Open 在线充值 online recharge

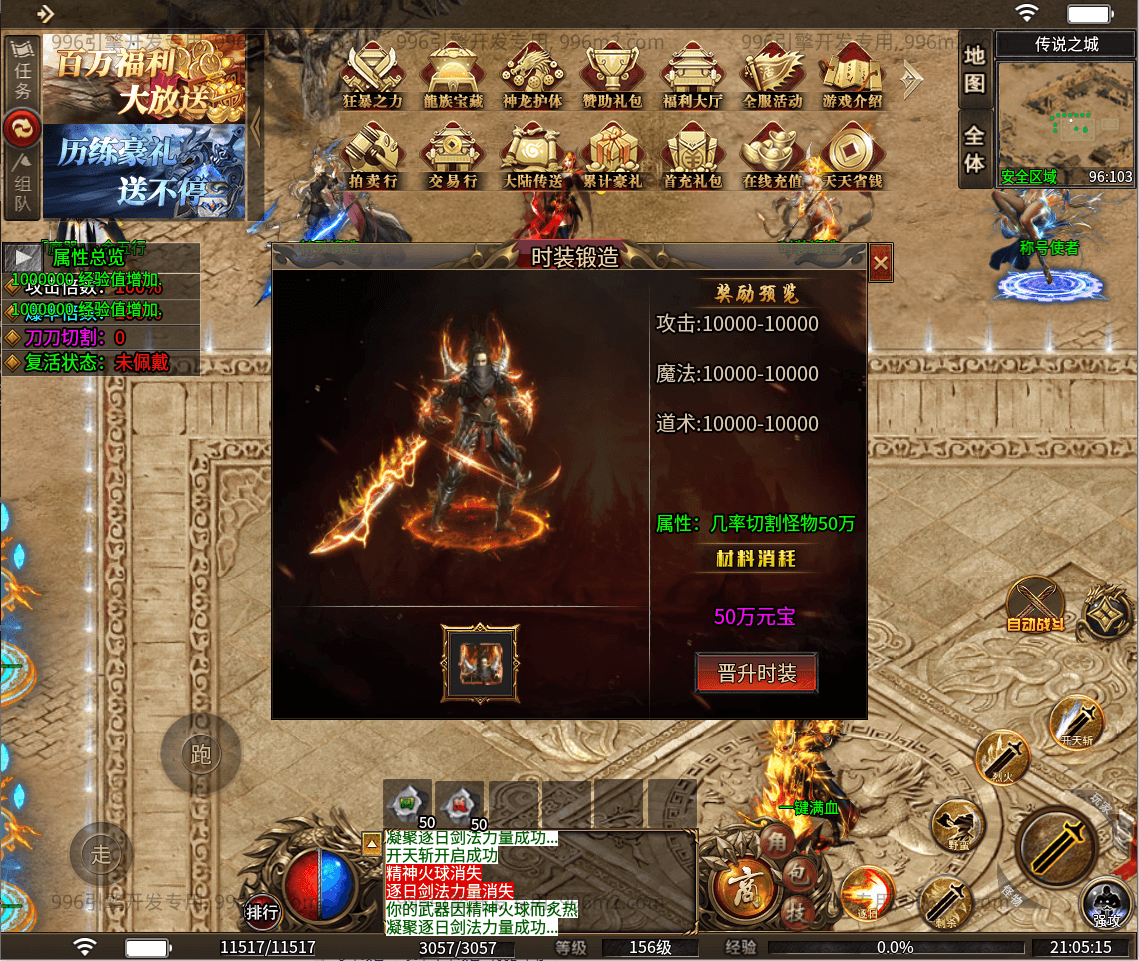coord(772,156)
